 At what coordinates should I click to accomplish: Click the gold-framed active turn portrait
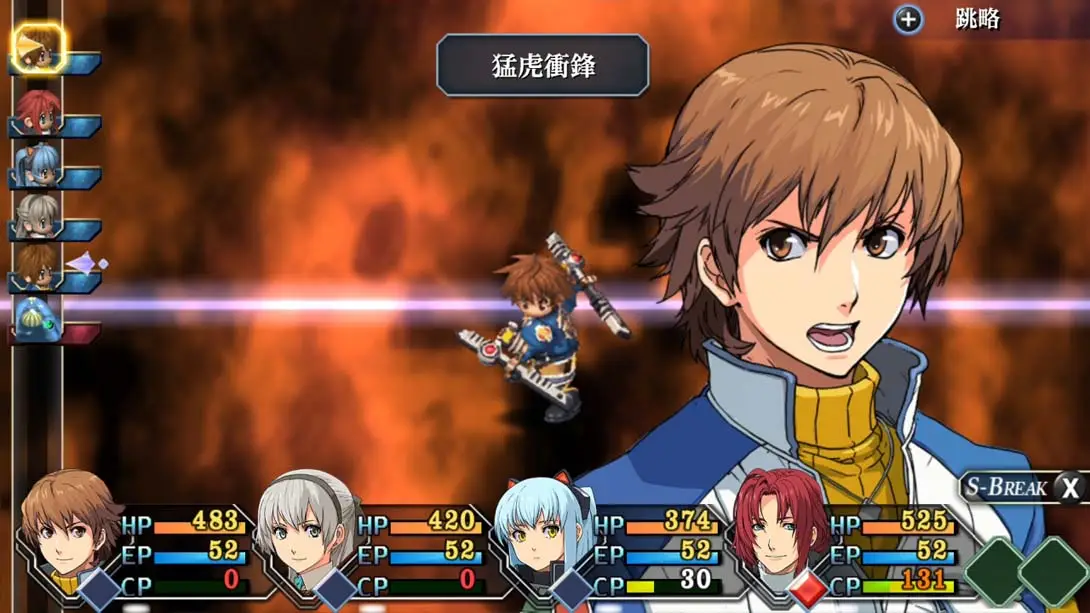point(40,49)
